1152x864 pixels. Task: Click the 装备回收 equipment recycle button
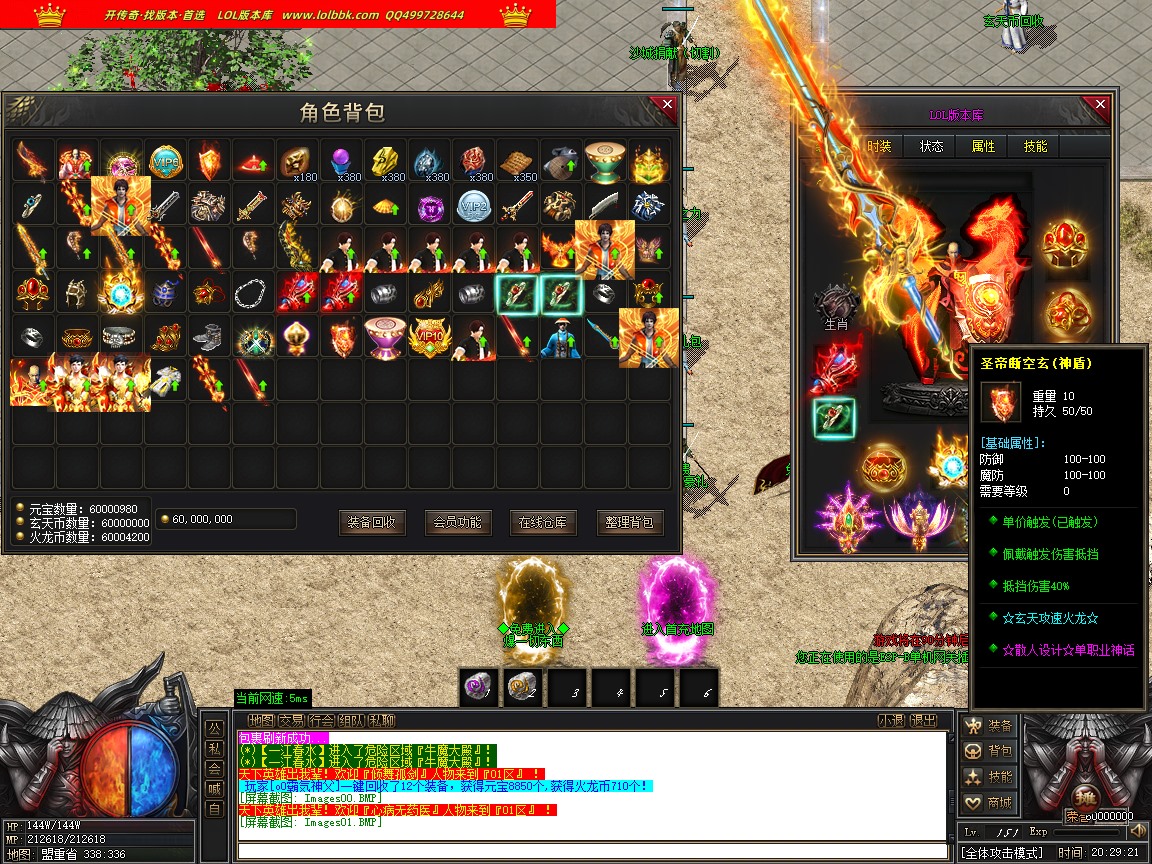[372, 522]
